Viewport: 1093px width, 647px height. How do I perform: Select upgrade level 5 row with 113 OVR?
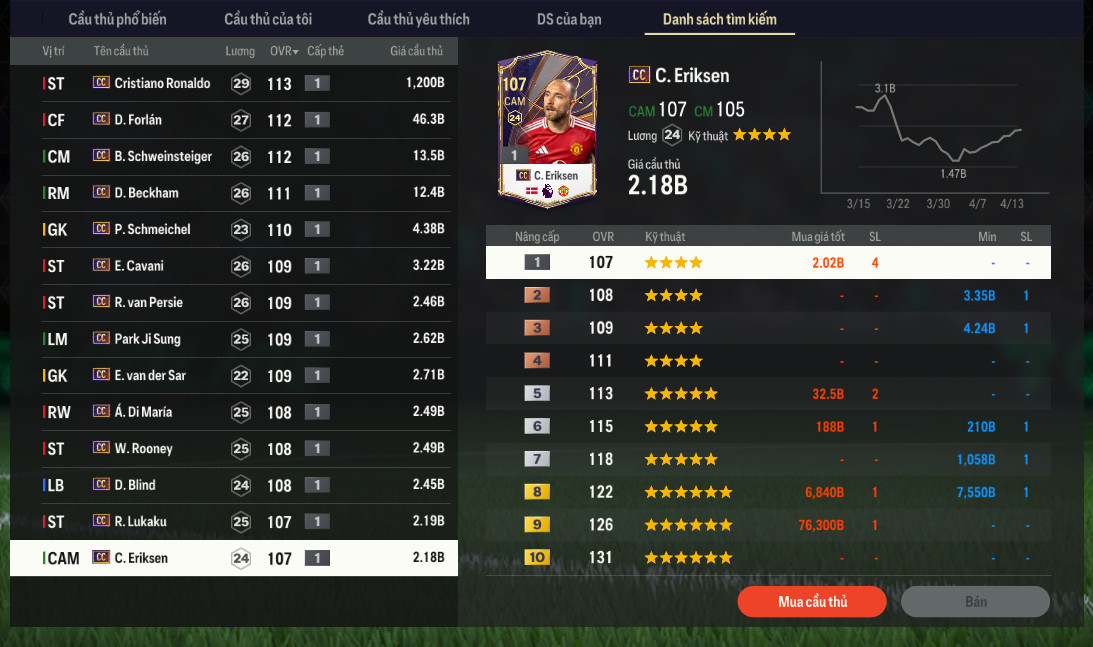(x=768, y=394)
